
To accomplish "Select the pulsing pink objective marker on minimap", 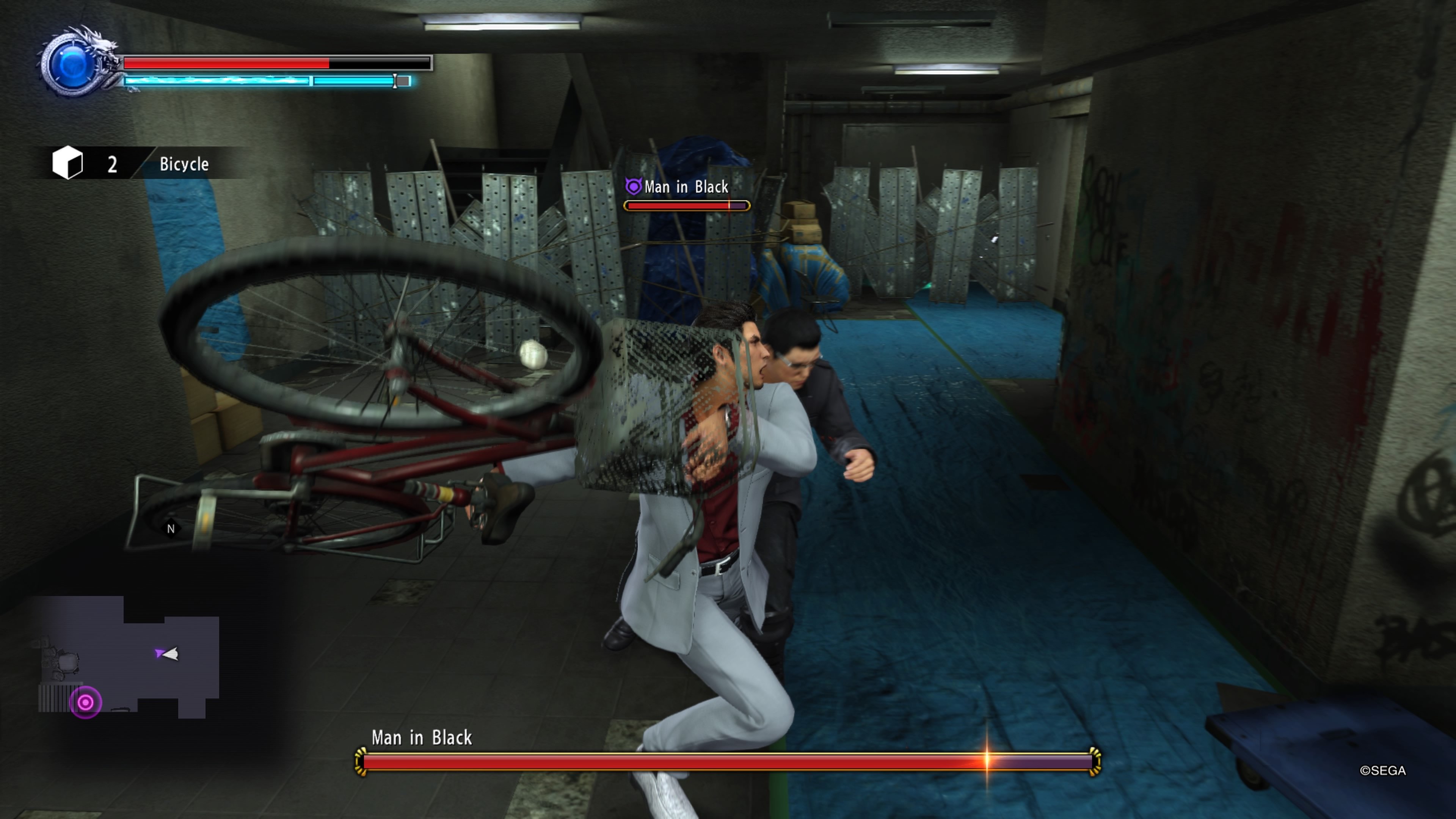I will click(x=85, y=703).
